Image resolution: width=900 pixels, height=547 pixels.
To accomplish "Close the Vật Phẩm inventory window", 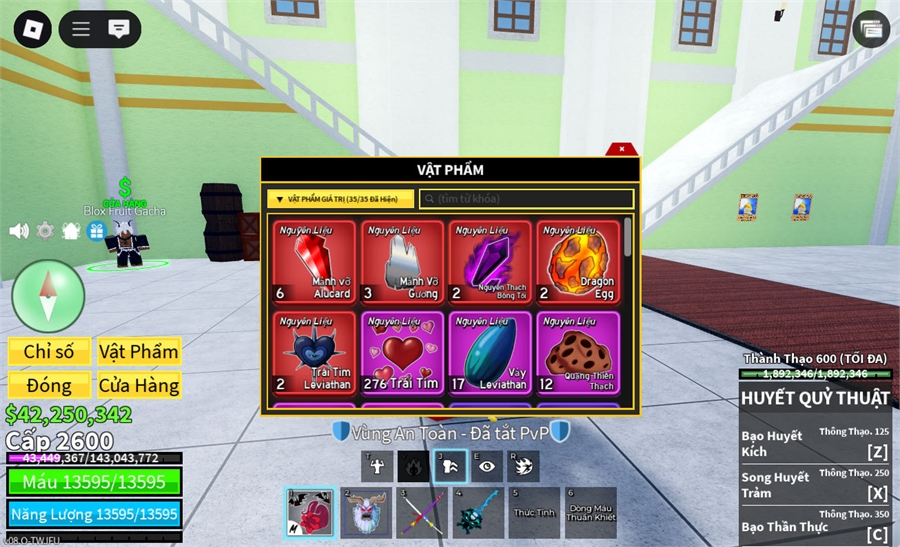I will coord(622,149).
